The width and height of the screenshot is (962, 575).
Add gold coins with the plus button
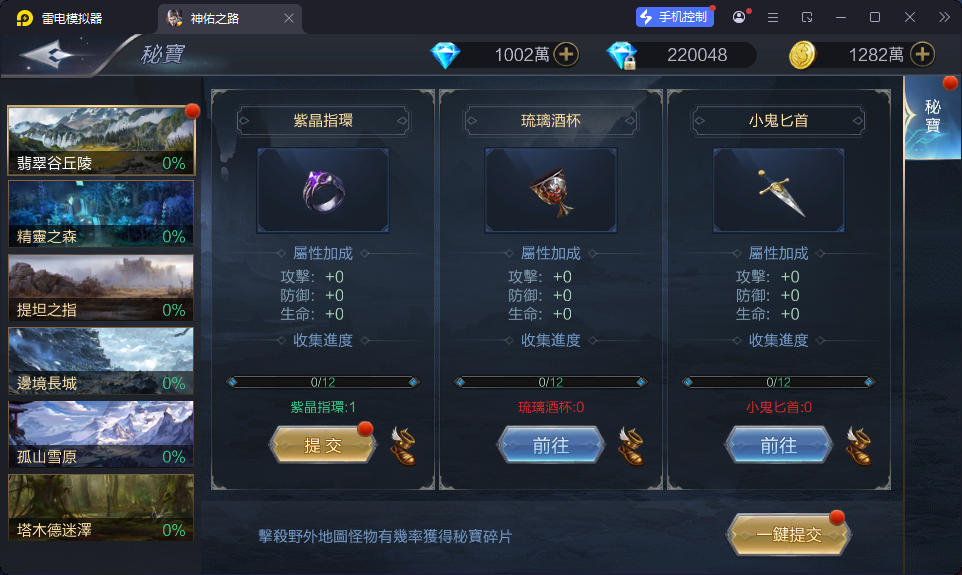922,54
